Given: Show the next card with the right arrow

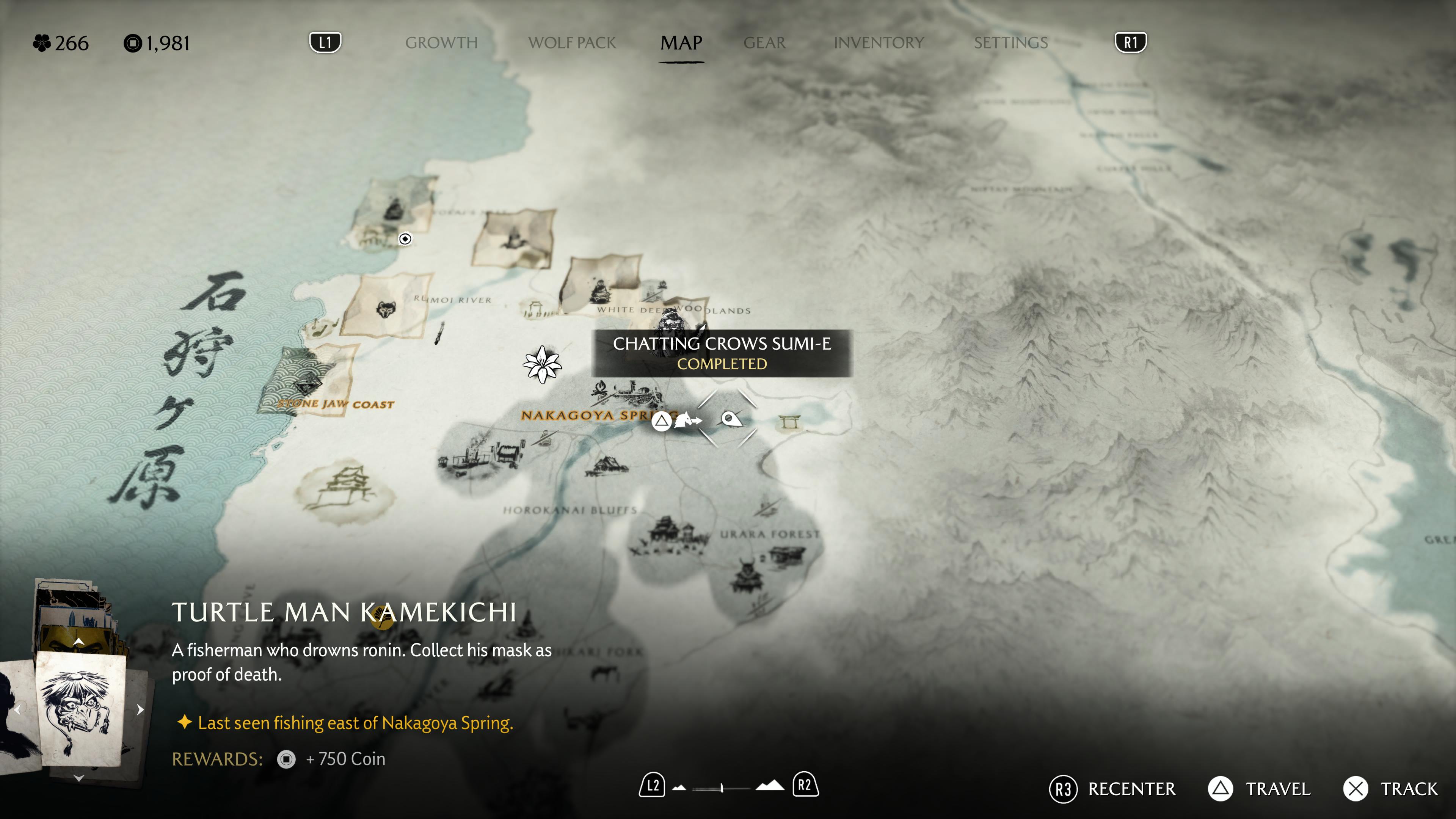Looking at the screenshot, I should pyautogui.click(x=140, y=709).
